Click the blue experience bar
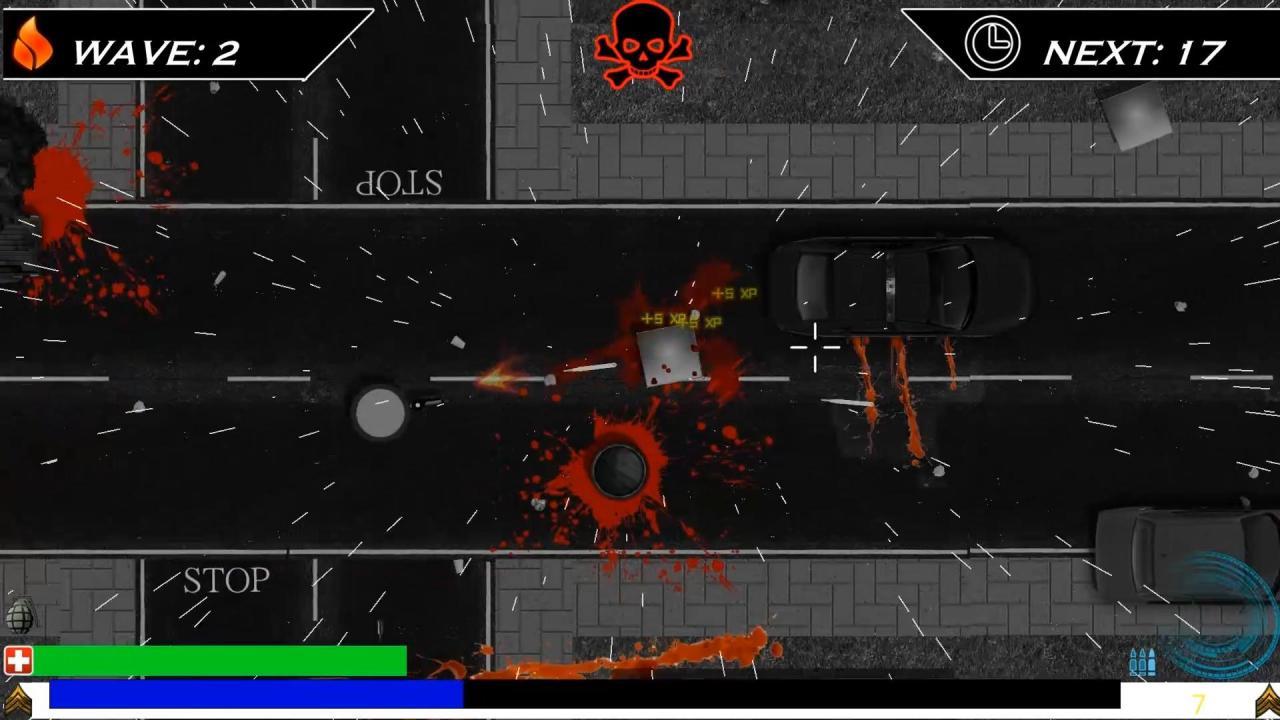 (x=255, y=694)
